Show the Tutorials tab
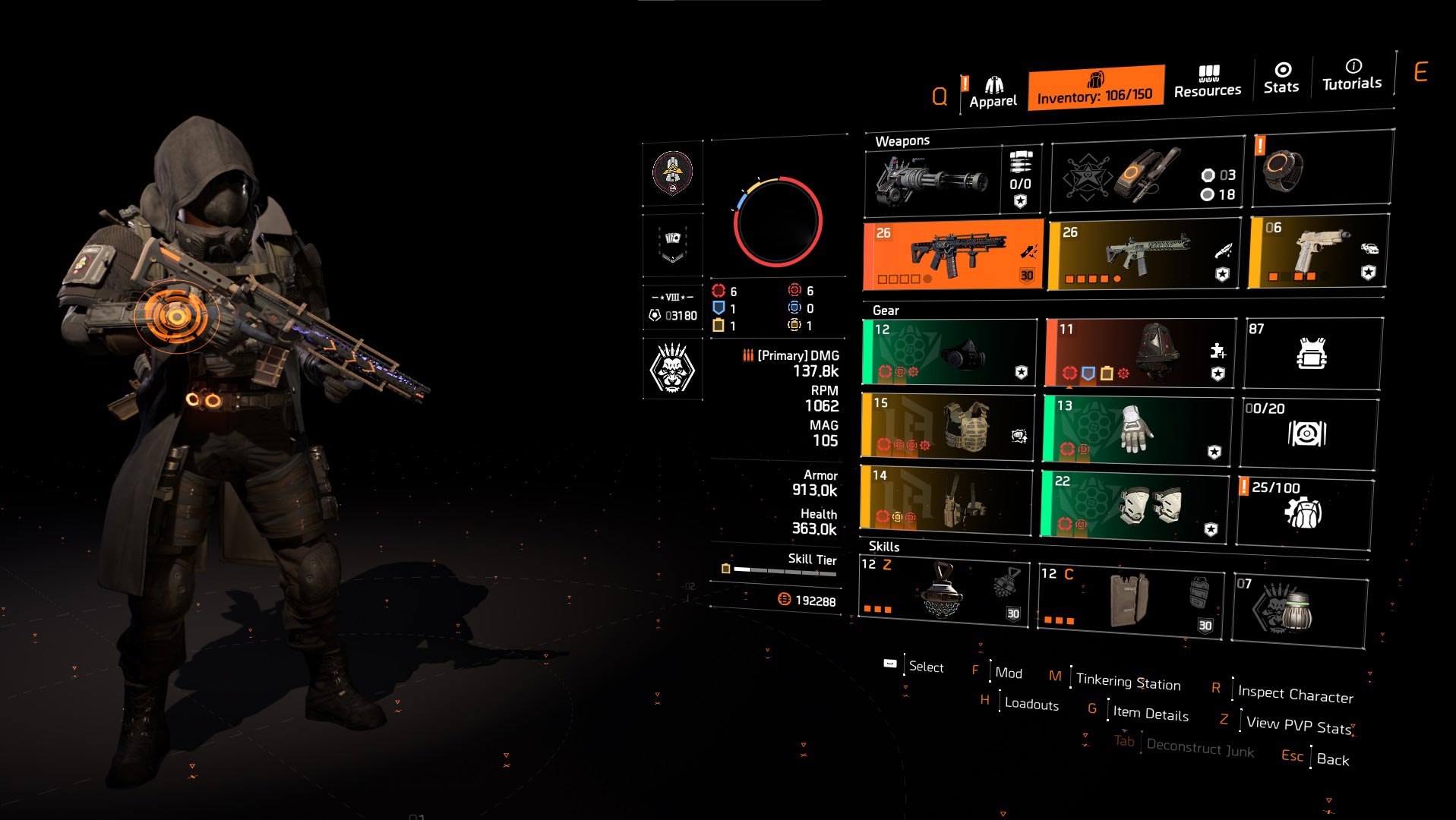Screen dimensions: 1456x820 1352,75
